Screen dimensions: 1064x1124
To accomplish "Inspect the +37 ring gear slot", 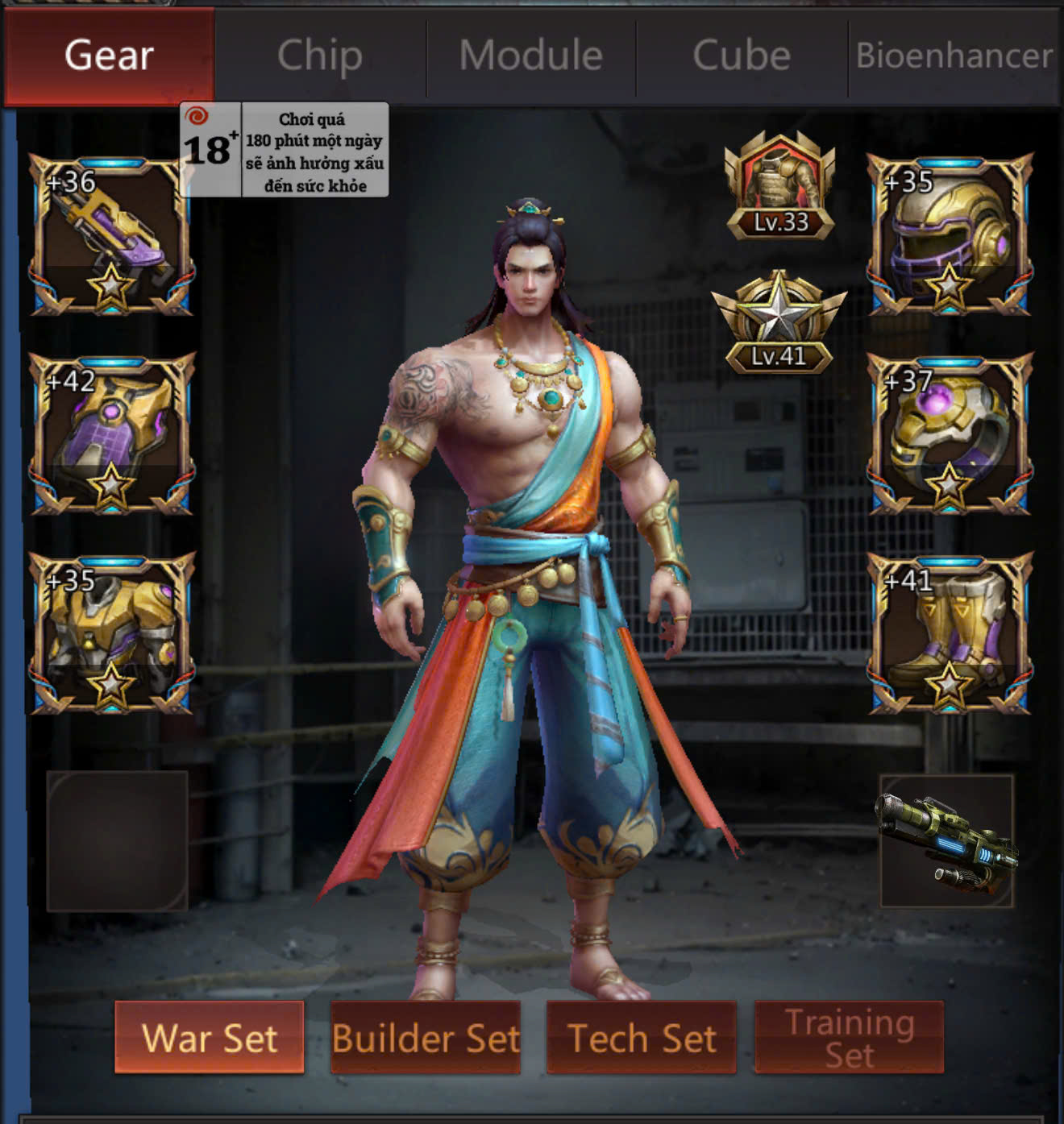I will pyautogui.click(x=949, y=434).
